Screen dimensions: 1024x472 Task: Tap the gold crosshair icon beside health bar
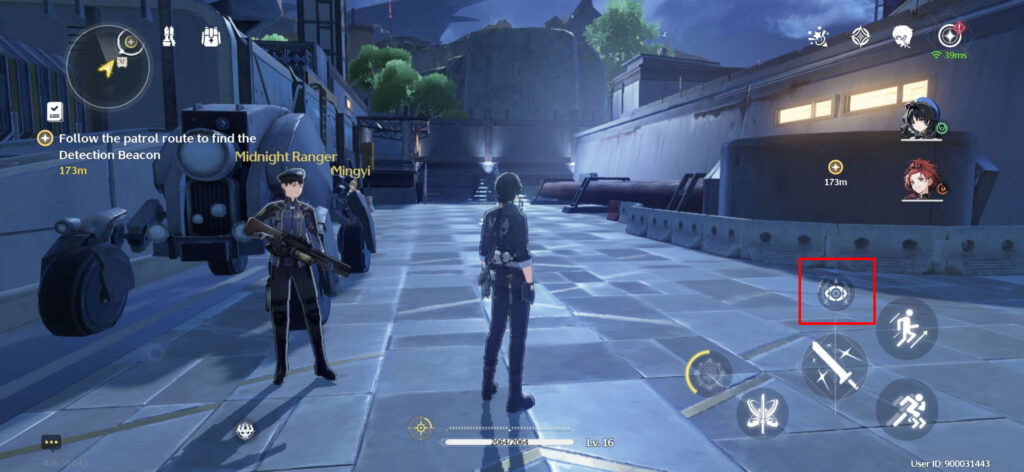pos(421,428)
